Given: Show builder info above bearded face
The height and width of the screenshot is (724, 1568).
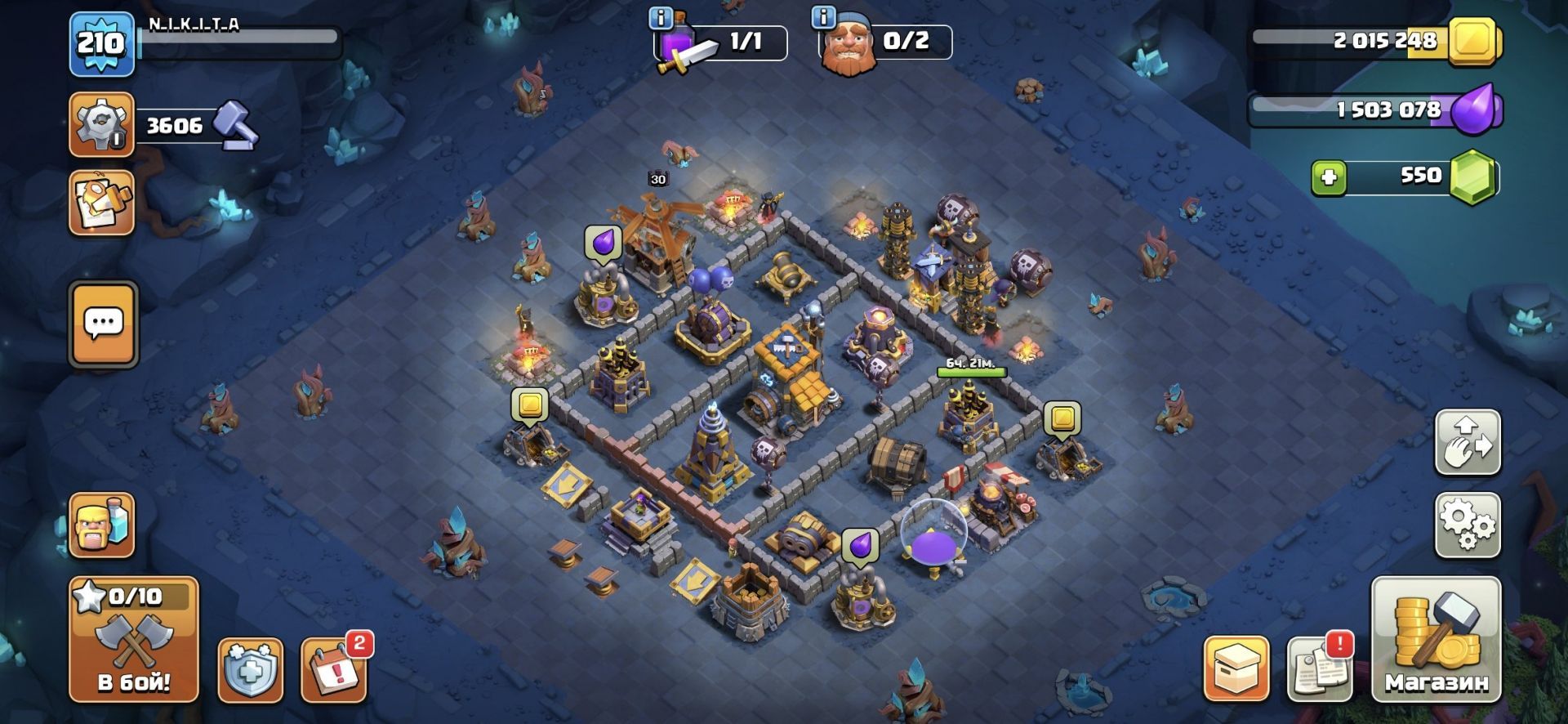Looking at the screenshot, I should tap(823, 17).
